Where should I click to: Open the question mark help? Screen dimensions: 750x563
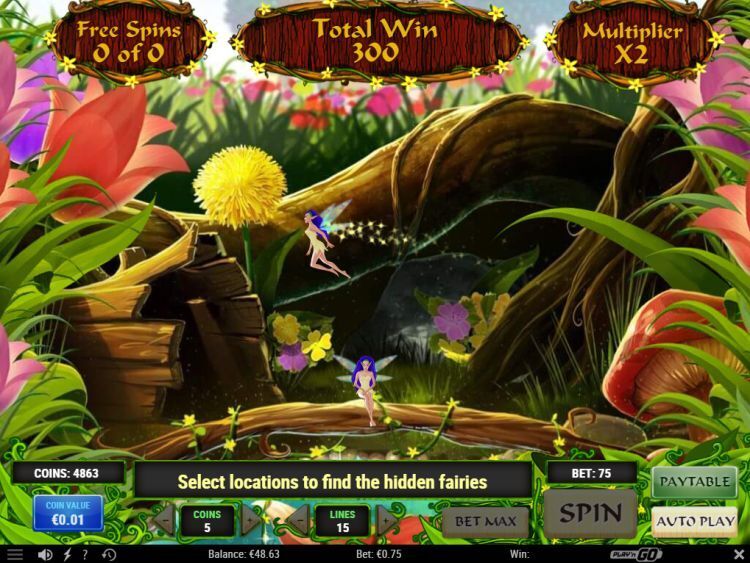pos(87,554)
